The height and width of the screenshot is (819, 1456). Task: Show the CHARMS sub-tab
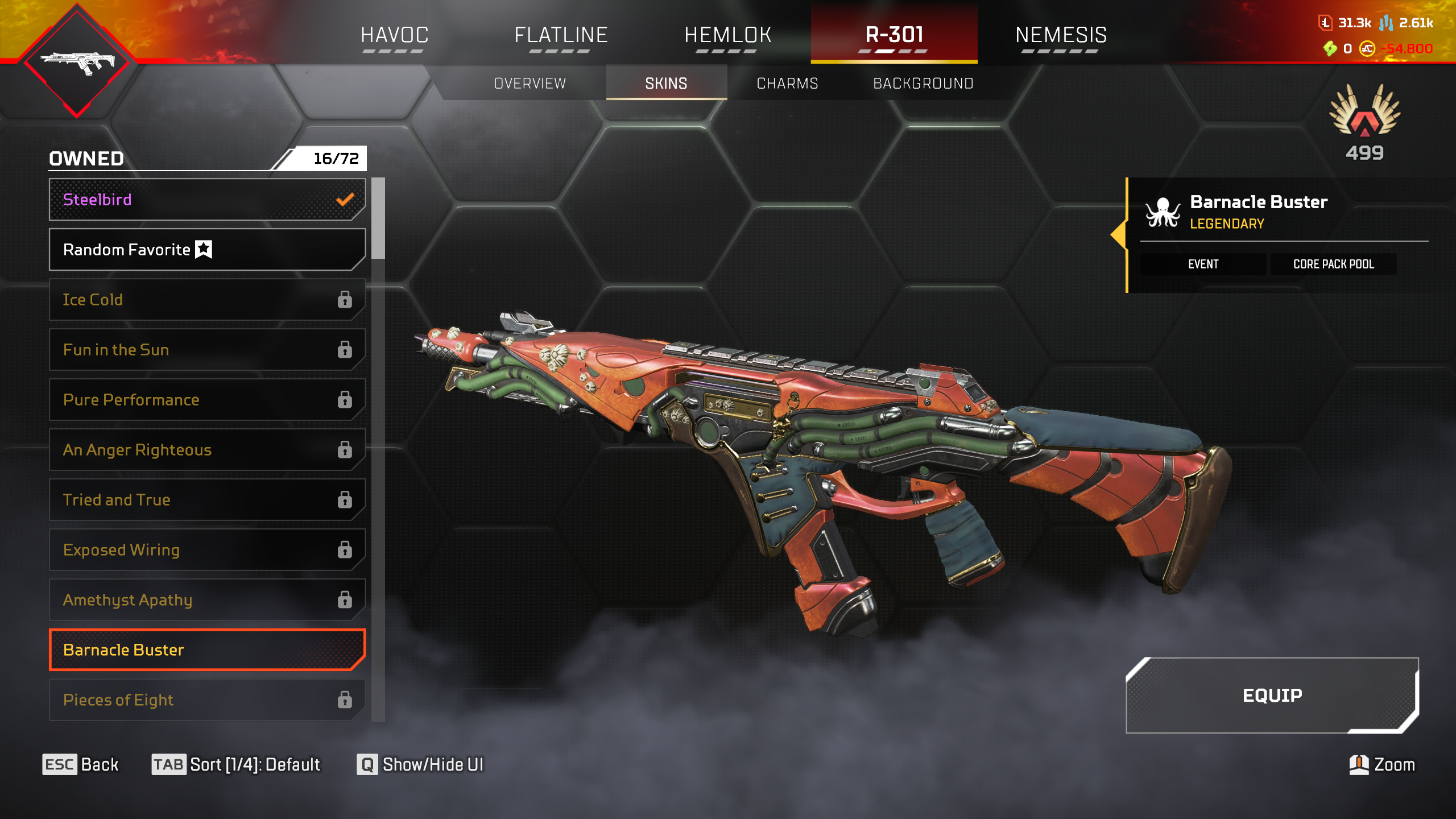[787, 84]
